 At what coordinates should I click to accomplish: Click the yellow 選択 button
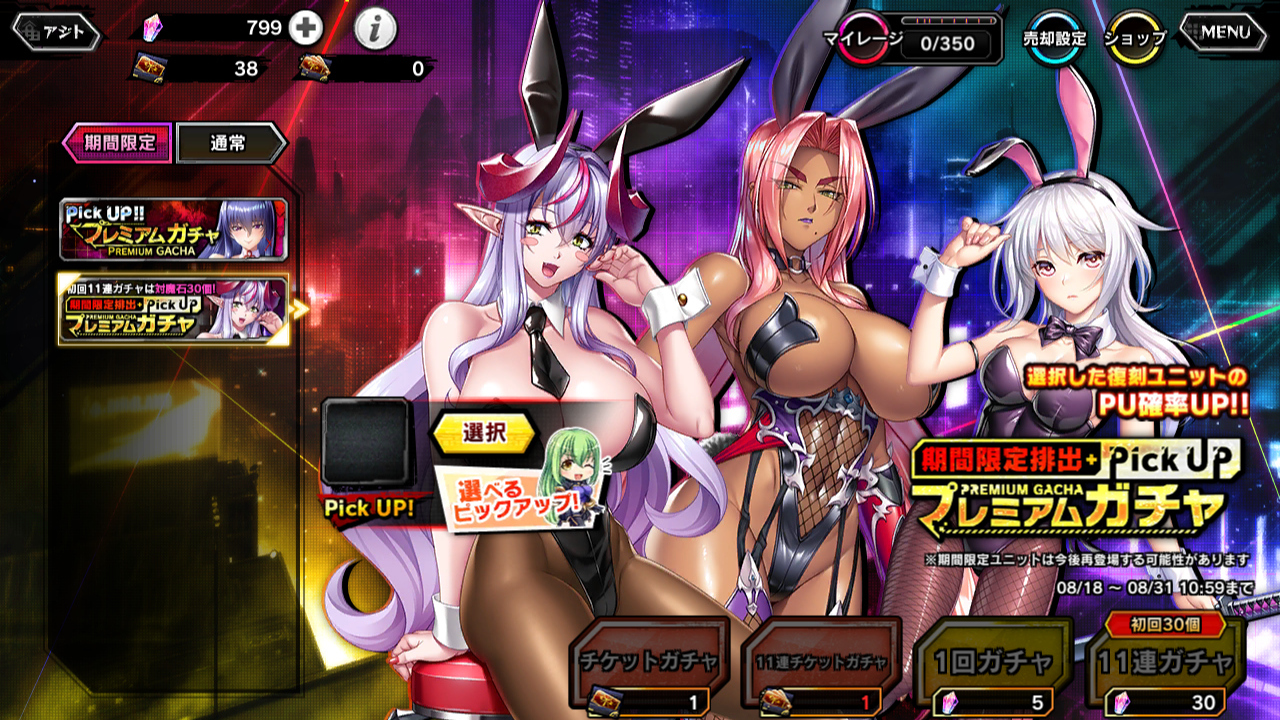484,432
